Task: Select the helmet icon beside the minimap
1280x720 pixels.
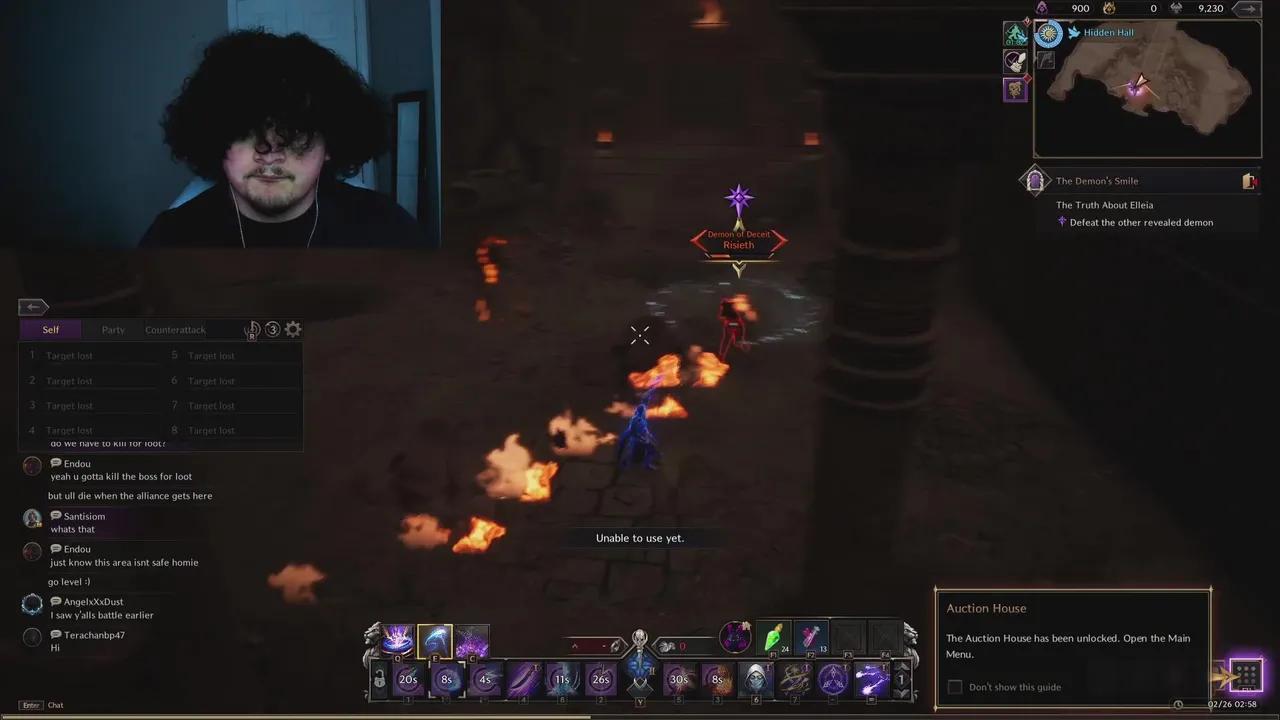Action: (x=1015, y=60)
